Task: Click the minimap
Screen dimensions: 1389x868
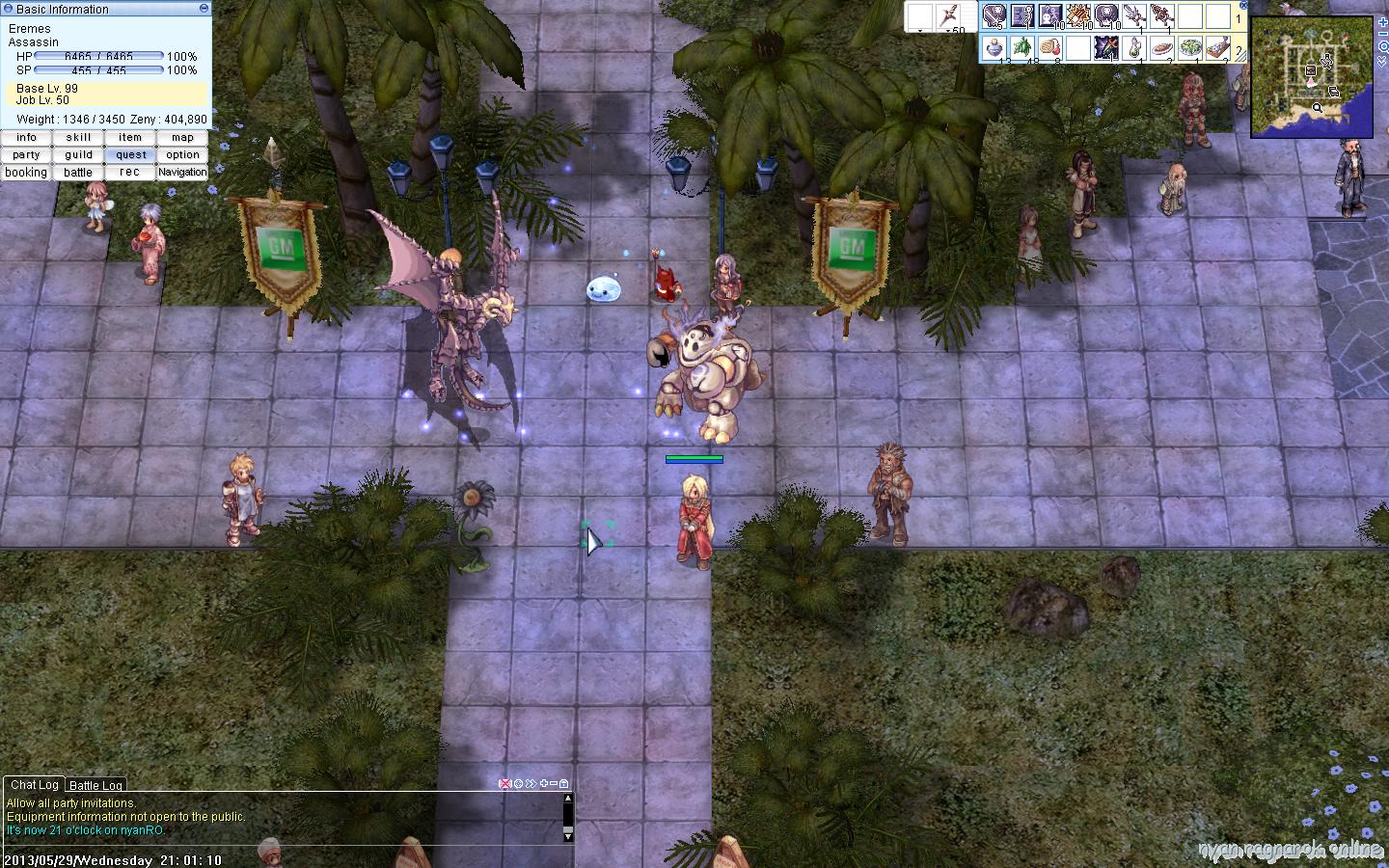Action: [x=1312, y=77]
